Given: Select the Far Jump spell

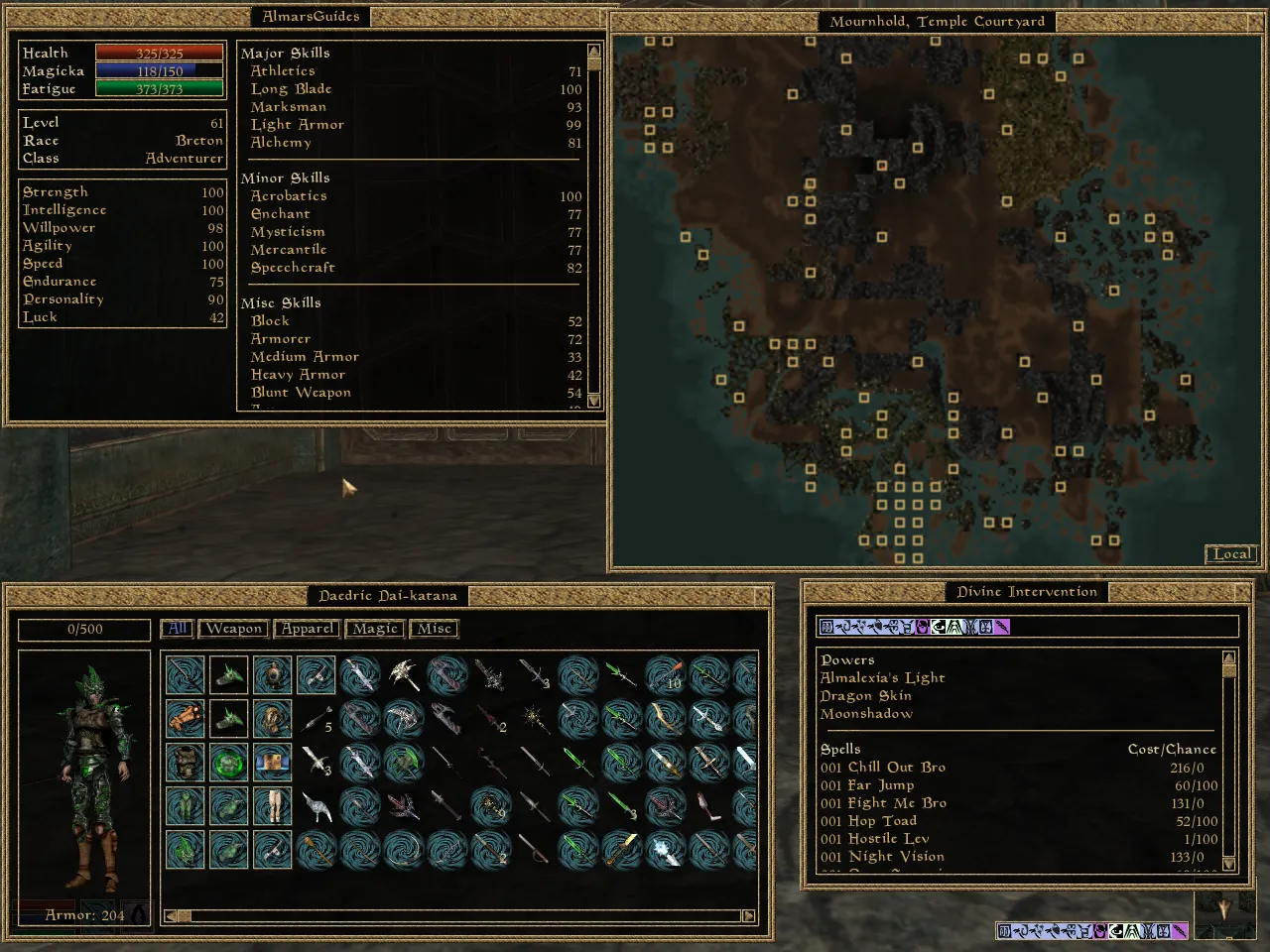Looking at the screenshot, I should 880,785.
